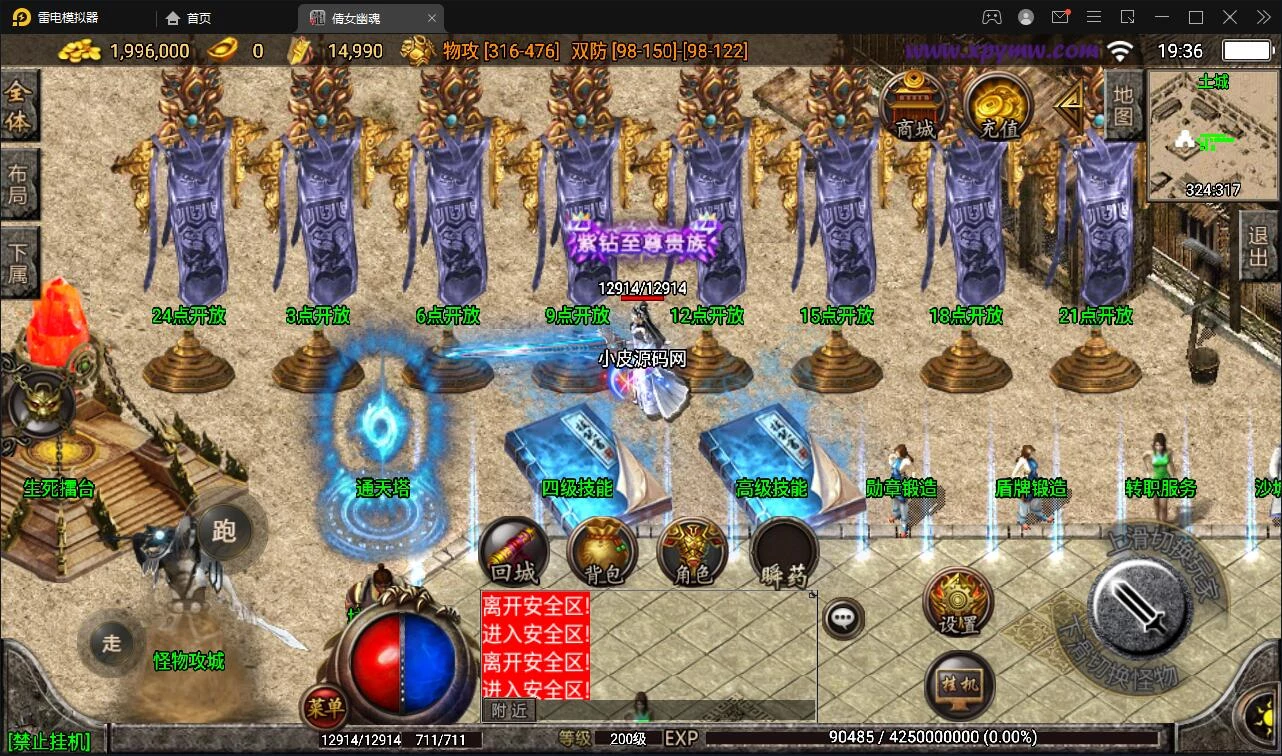Click the 地图 map button
The height and width of the screenshot is (756, 1282).
click(1123, 104)
